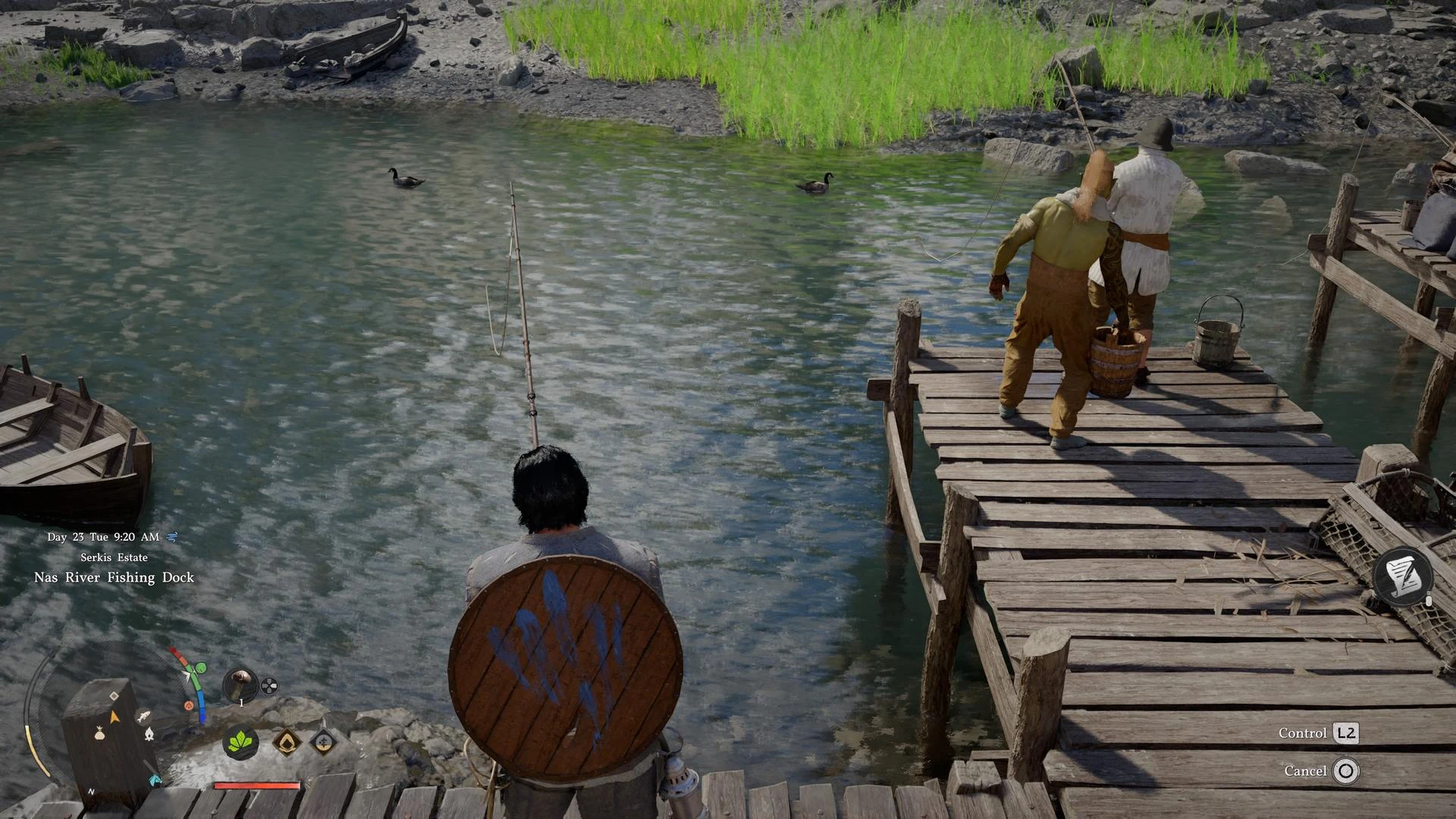Image resolution: width=1456 pixels, height=819 pixels.
Task: Select the campfire marker on the minimap
Action: point(149,733)
